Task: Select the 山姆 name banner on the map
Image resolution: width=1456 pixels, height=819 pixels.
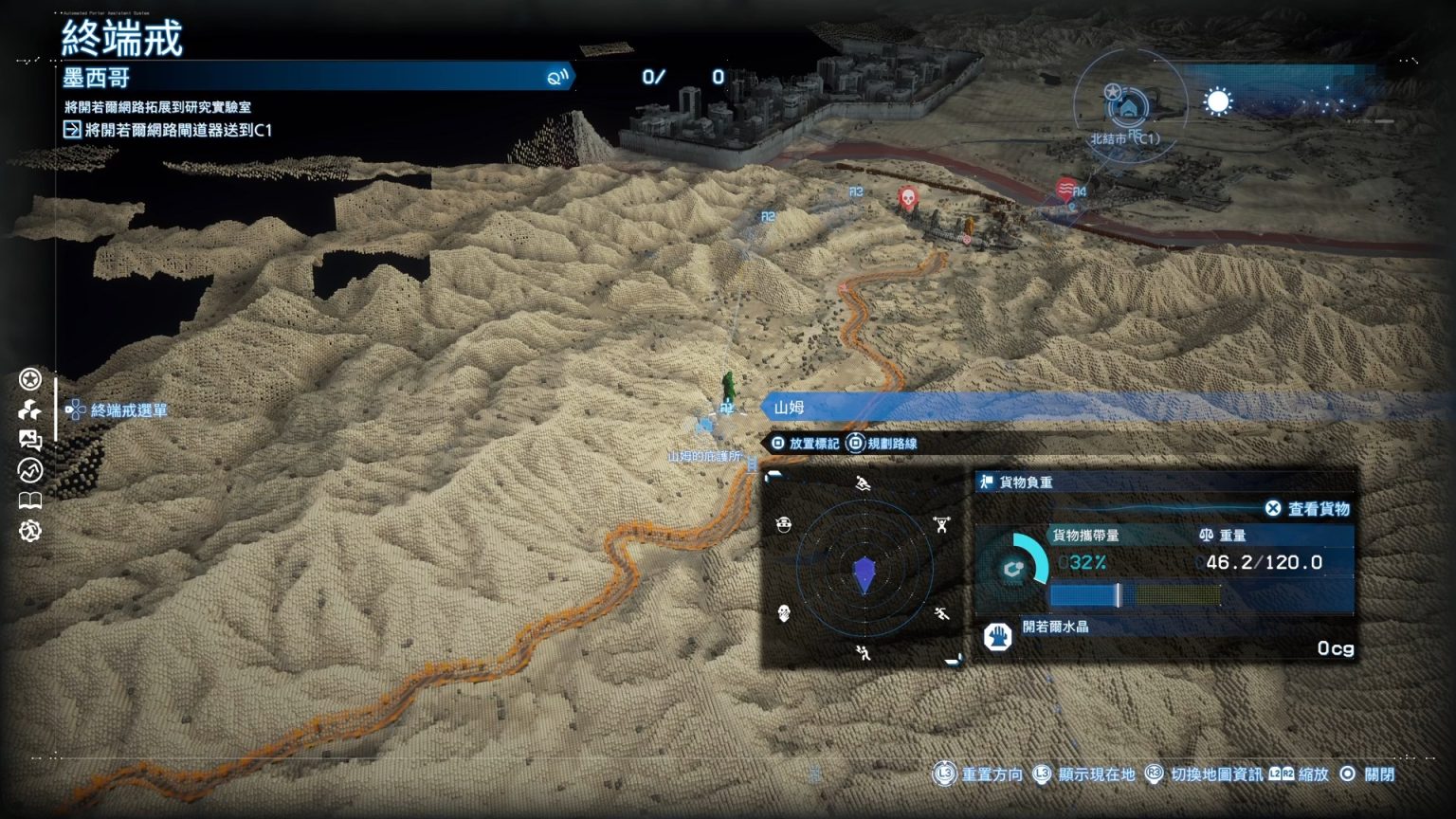Action: tap(790, 408)
